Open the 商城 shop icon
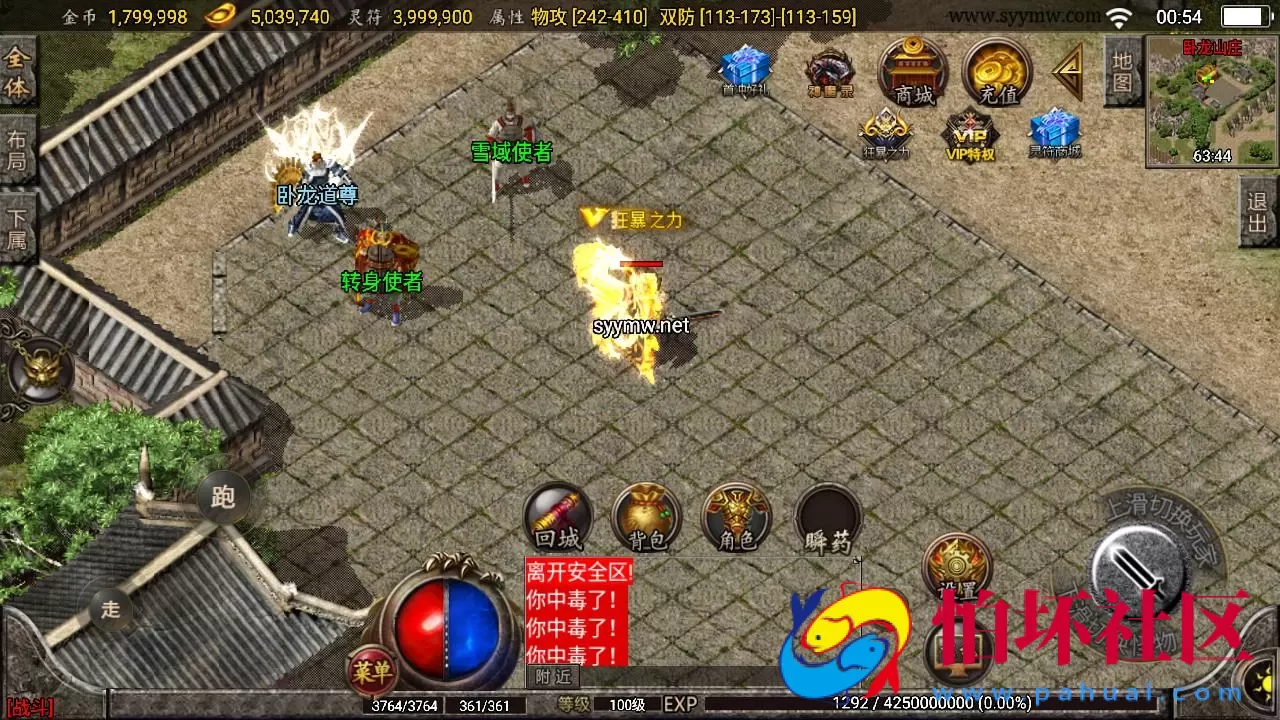The height and width of the screenshot is (720, 1280). point(913,72)
